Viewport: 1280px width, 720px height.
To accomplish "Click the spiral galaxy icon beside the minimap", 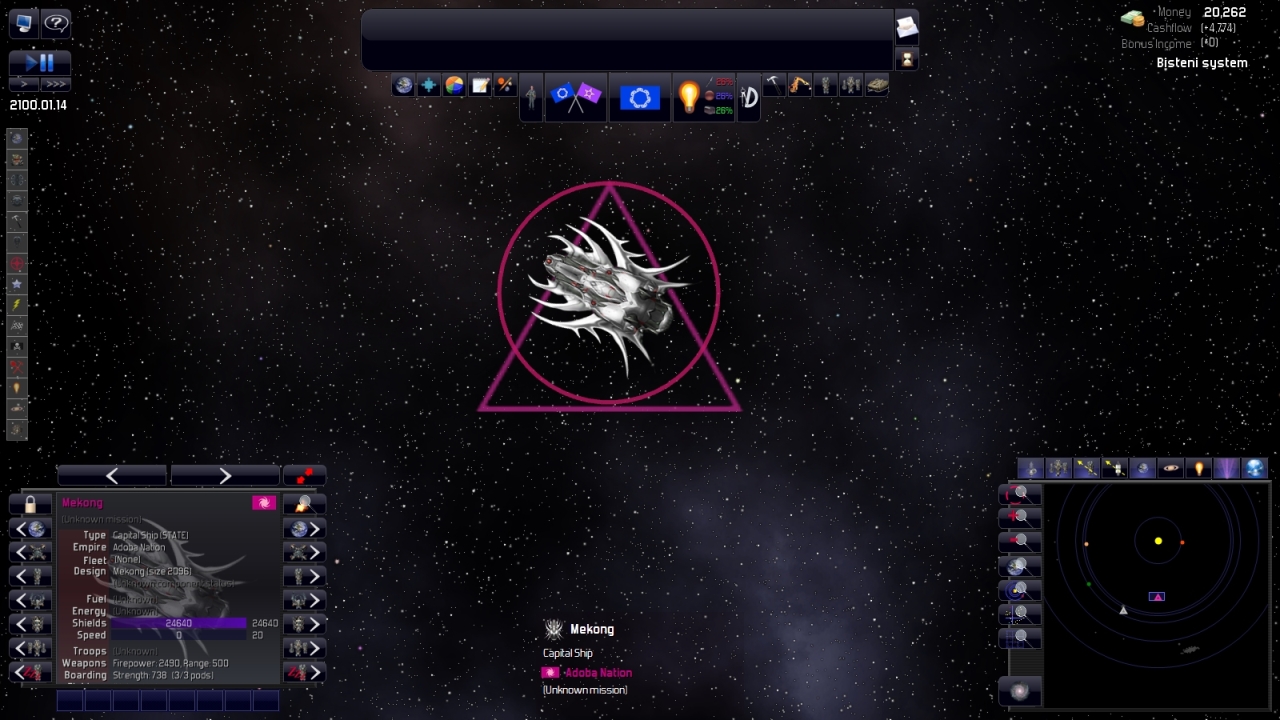I will coord(1020,691).
